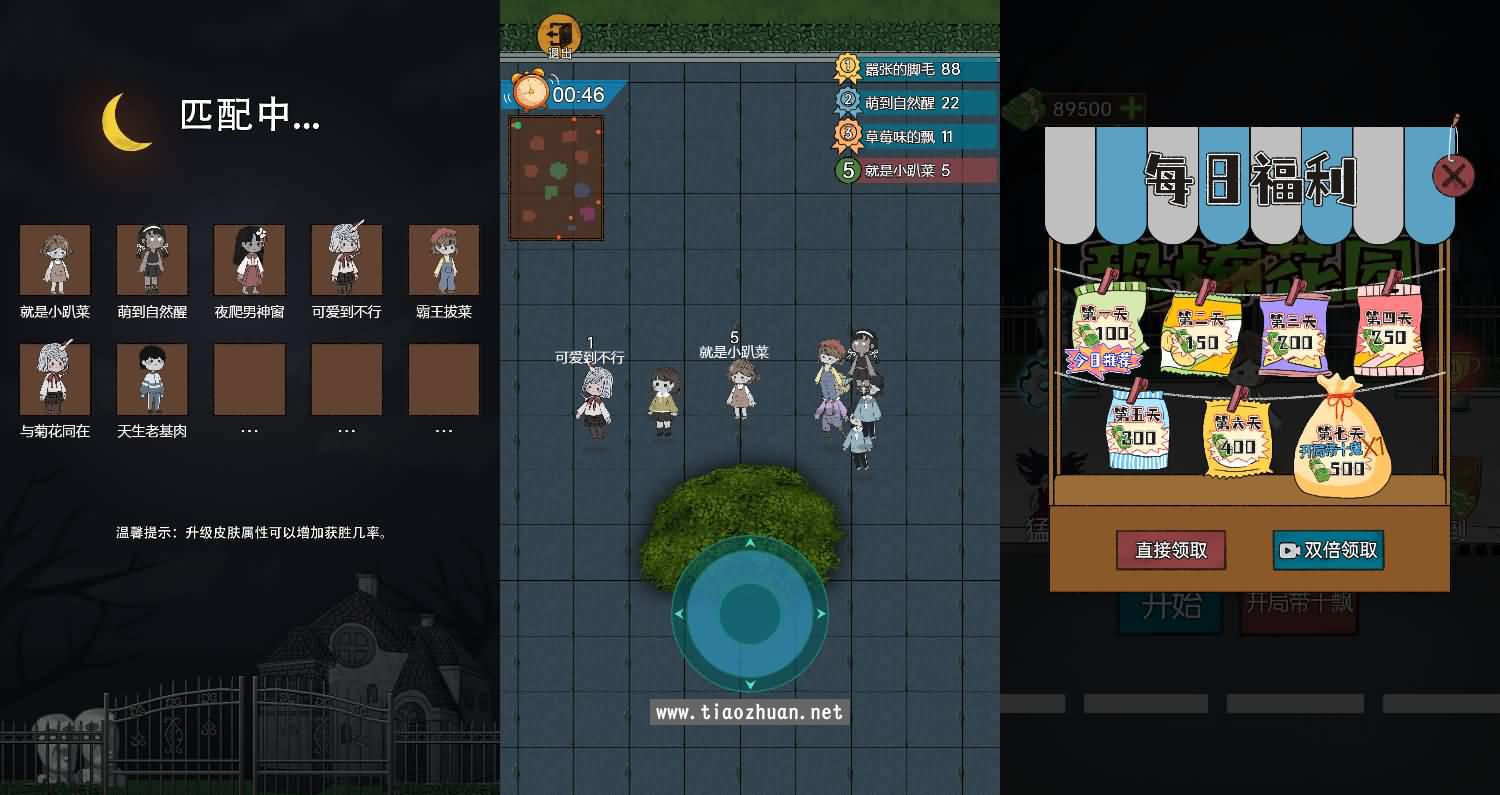The height and width of the screenshot is (795, 1500).
Task: Choose the 夜爬男神窗 player avatar
Action: pyautogui.click(x=249, y=260)
